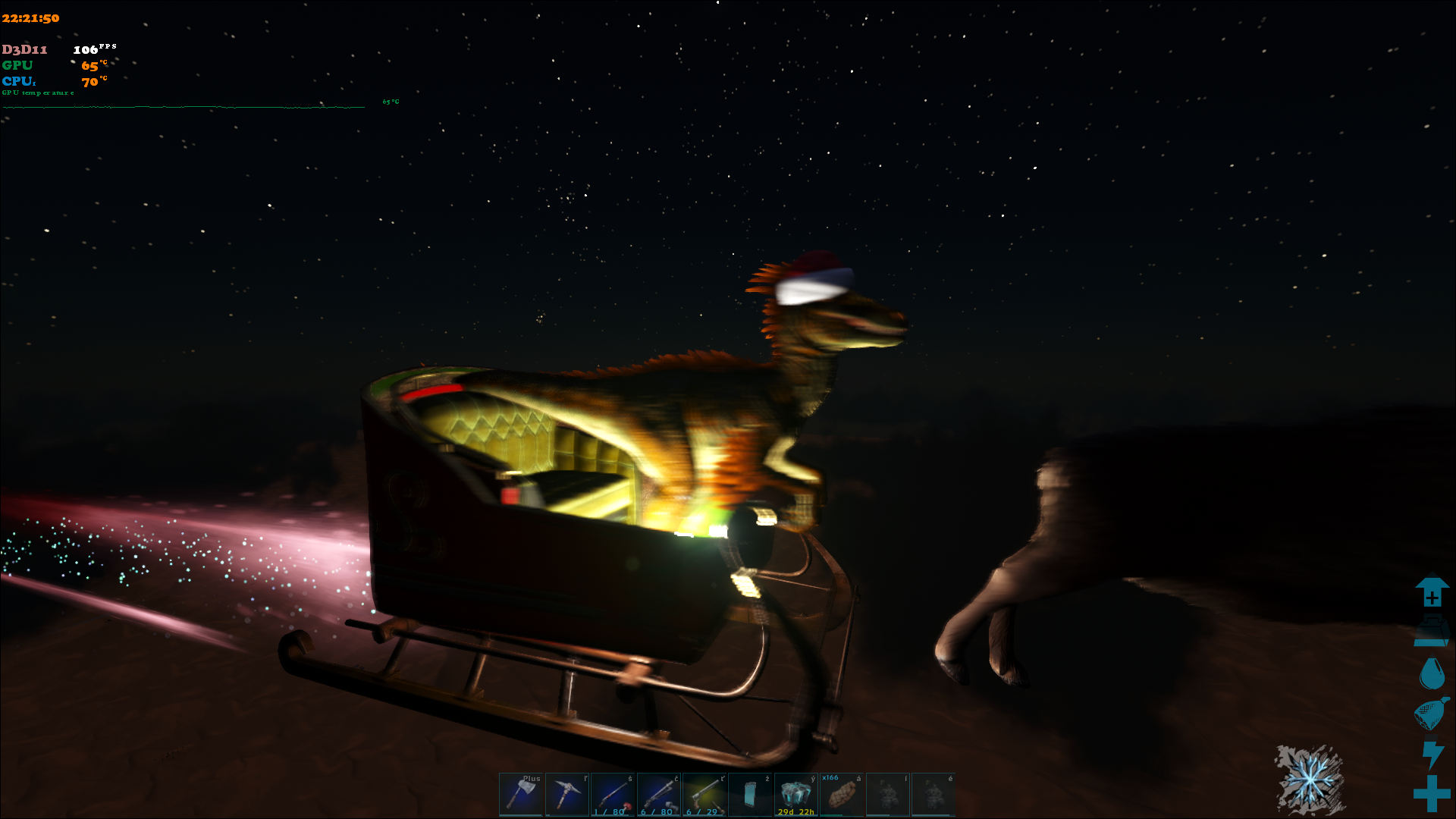
Task: Click the snowflake cold status icon
Action: click(1310, 780)
